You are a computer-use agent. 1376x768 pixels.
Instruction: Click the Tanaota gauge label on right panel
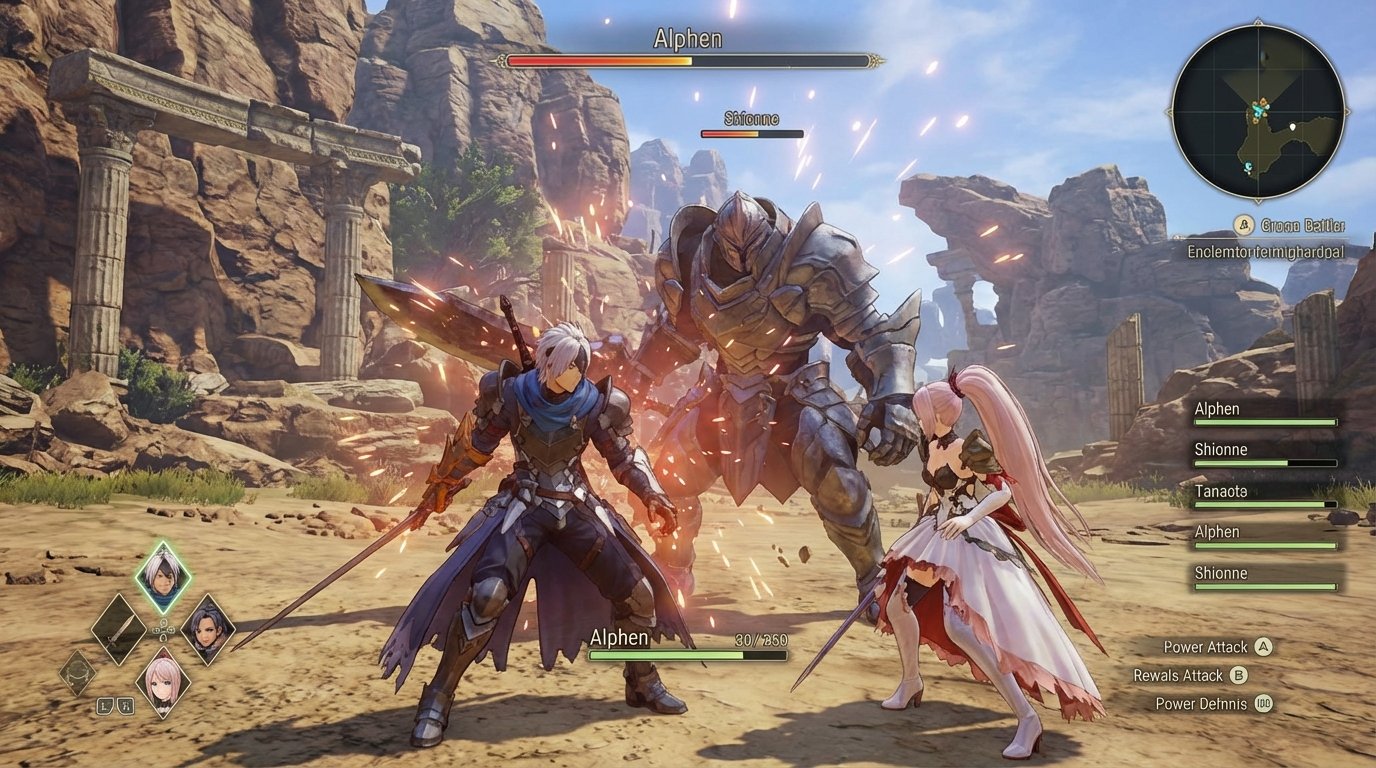[x=1219, y=491]
